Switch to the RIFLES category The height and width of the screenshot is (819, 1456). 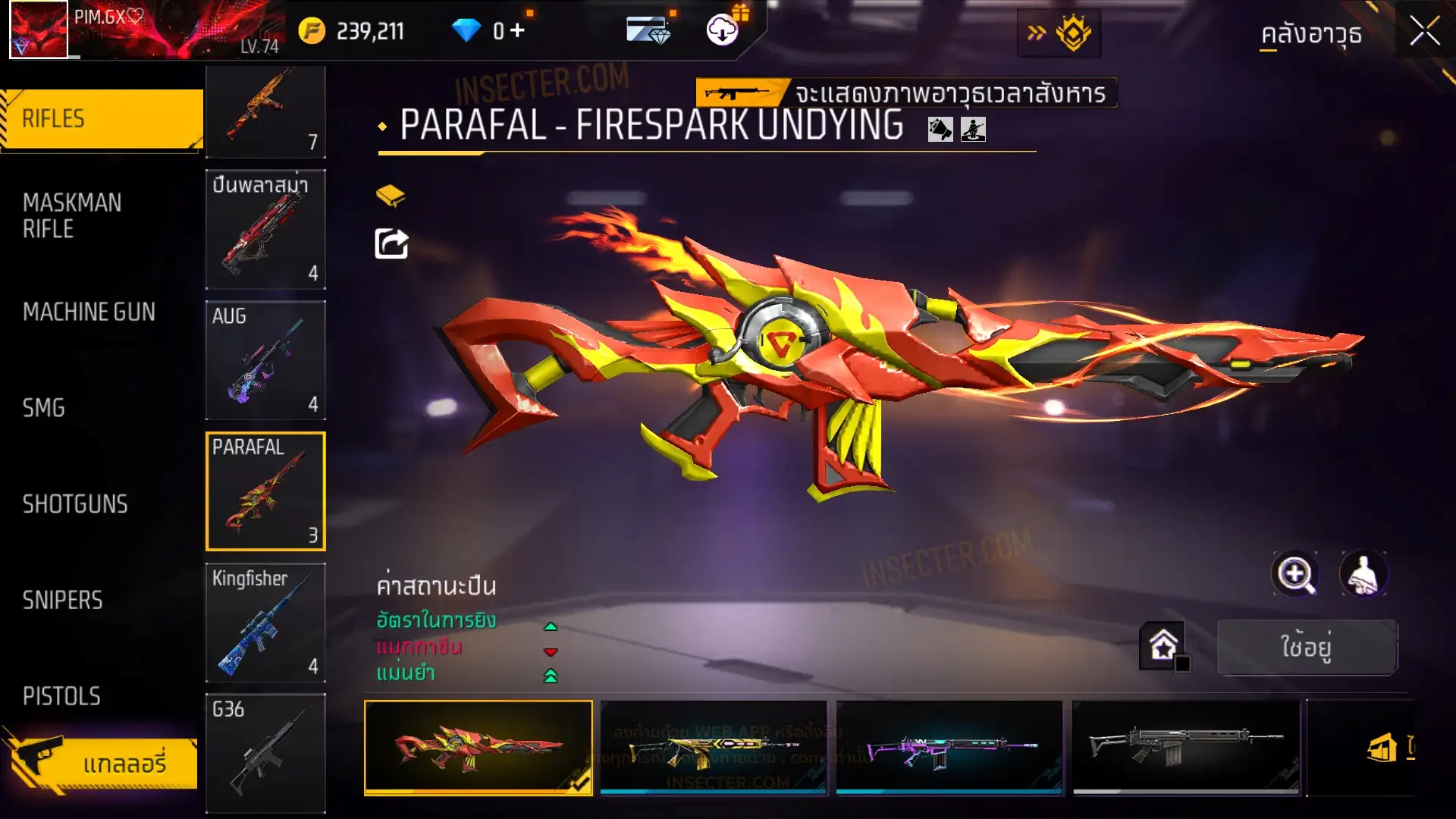[x=102, y=119]
